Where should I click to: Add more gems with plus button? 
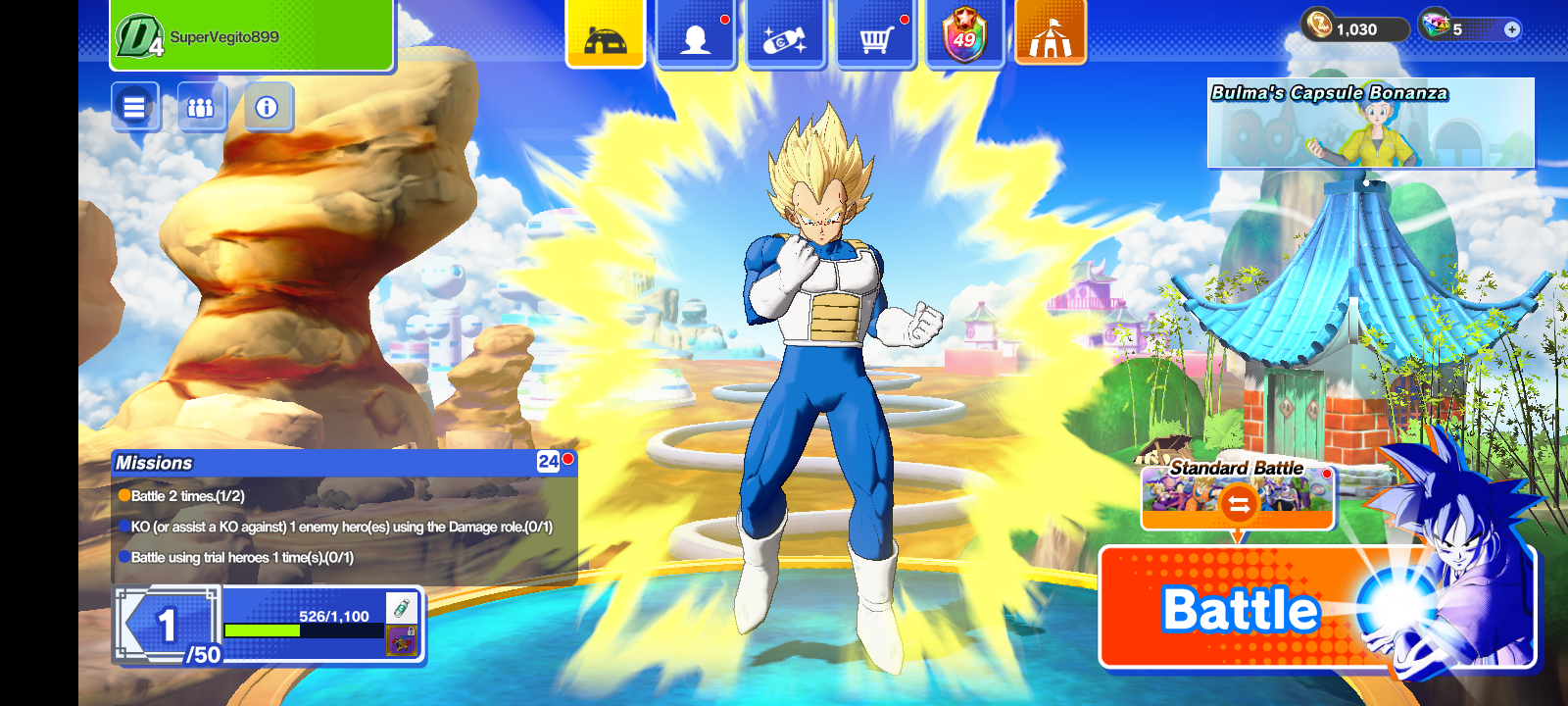point(1512,29)
